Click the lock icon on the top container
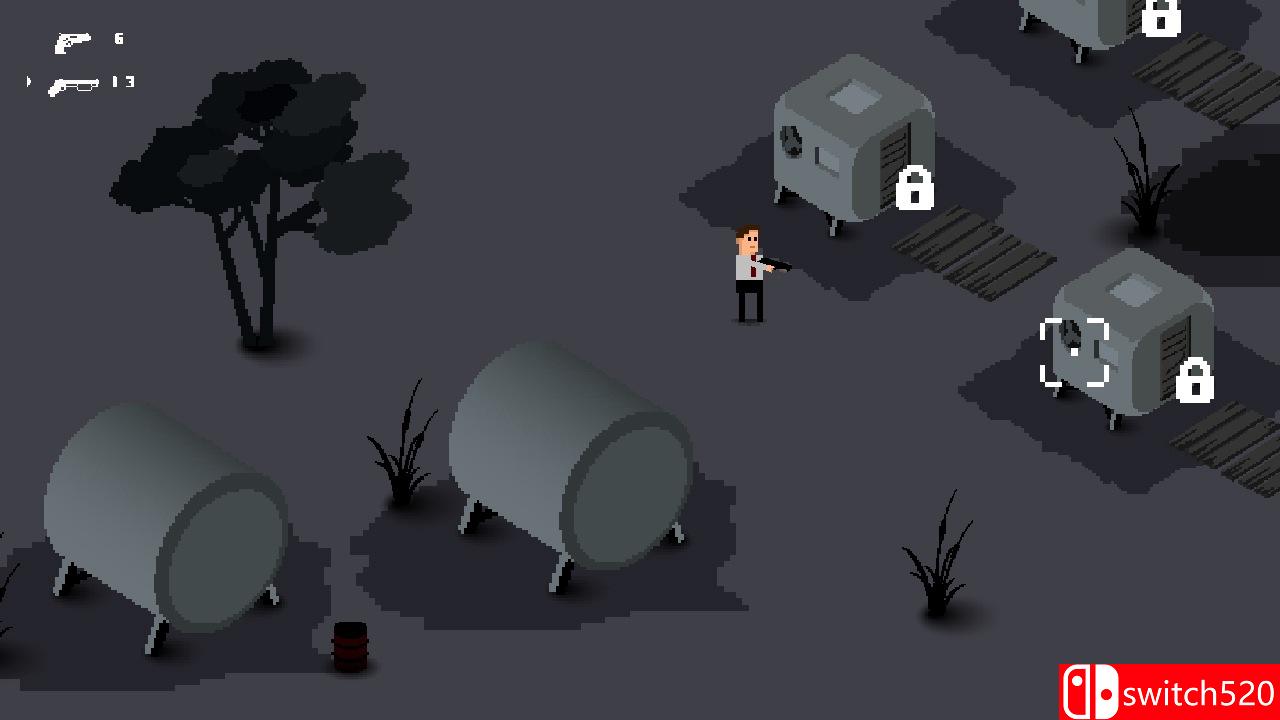Viewport: 1280px width, 720px height. 914,189
